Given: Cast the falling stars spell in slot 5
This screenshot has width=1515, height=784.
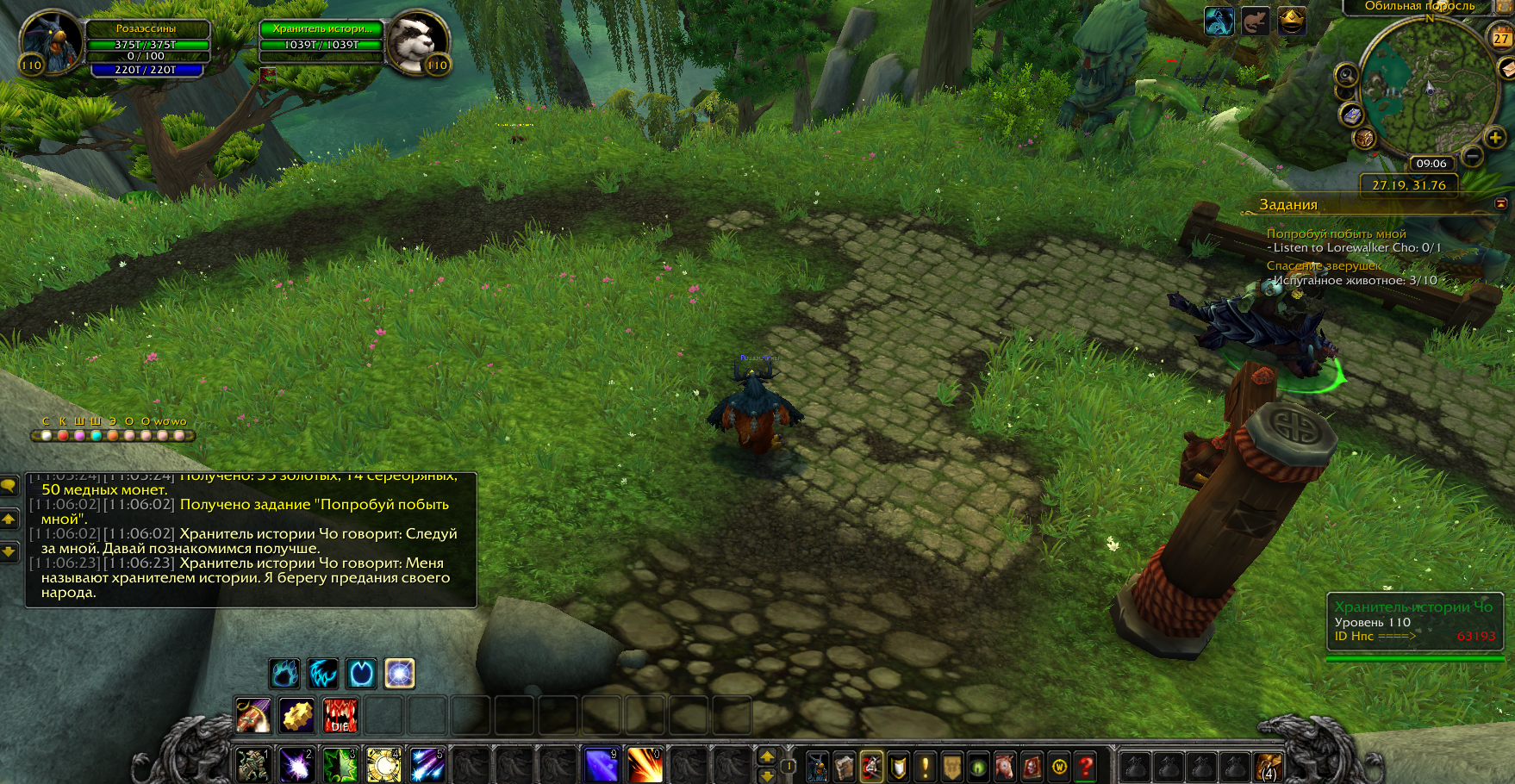Looking at the screenshot, I should click(427, 765).
